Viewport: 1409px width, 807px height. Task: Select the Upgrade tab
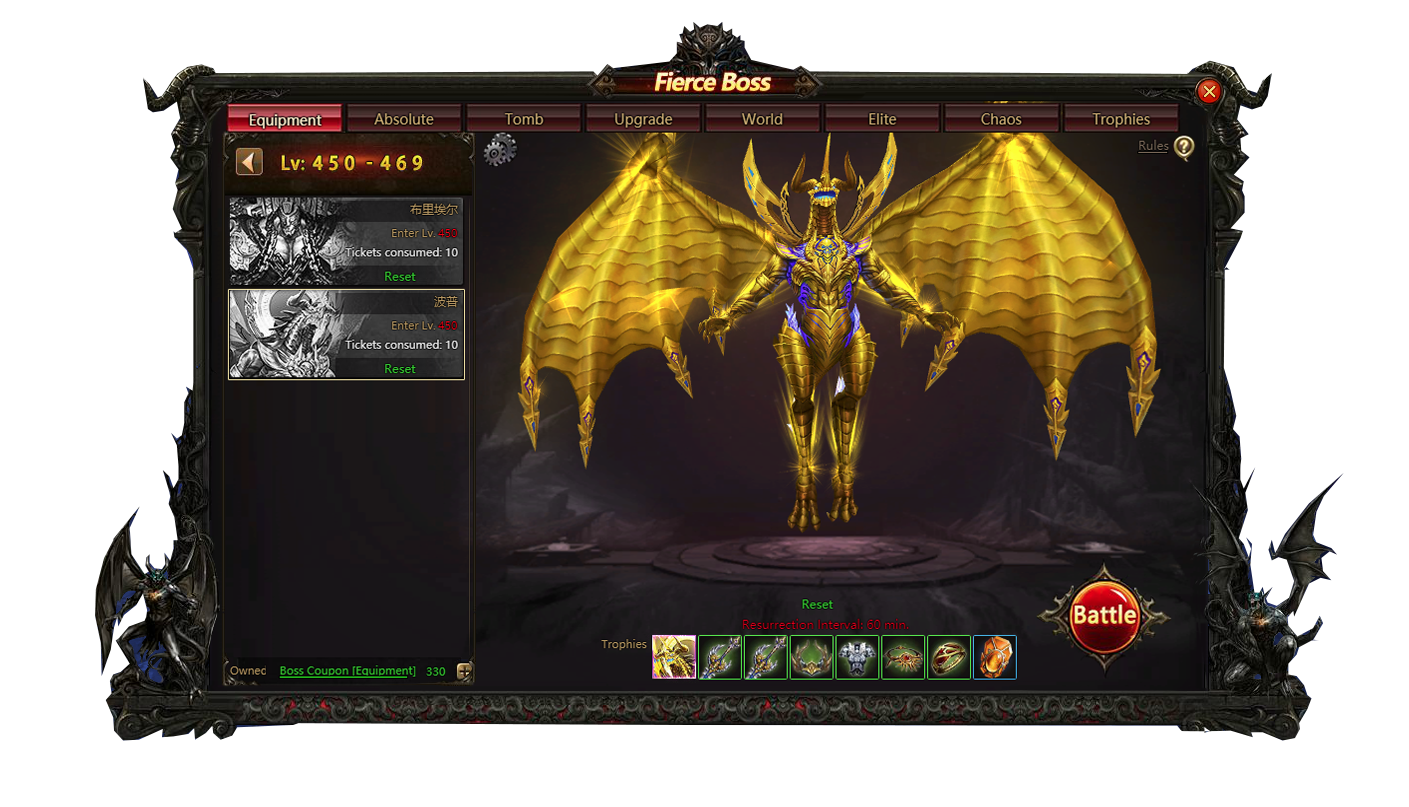(643, 119)
